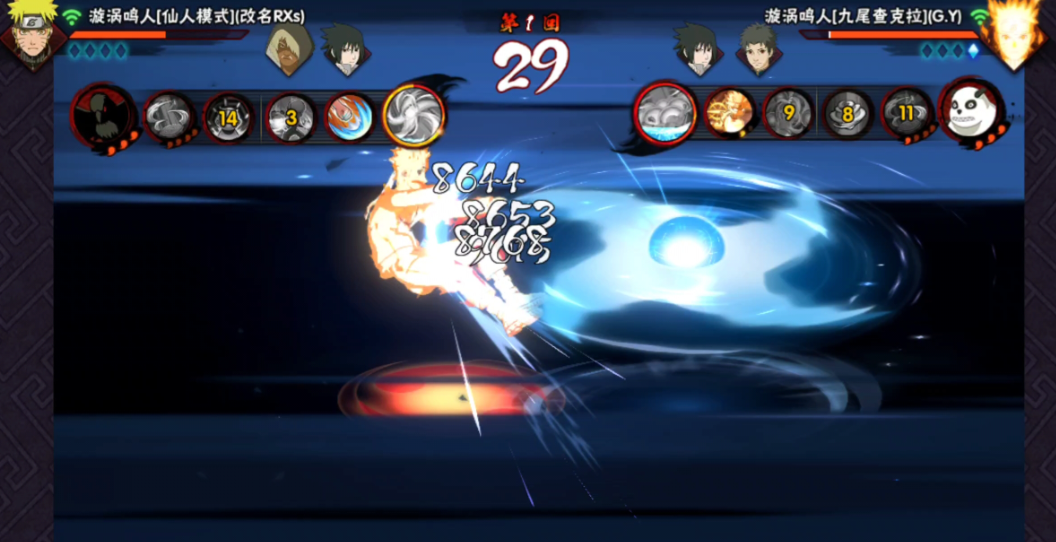Activate the skill showing cooldown 3
Screen dimensions: 1056x542
pyautogui.click(x=291, y=118)
